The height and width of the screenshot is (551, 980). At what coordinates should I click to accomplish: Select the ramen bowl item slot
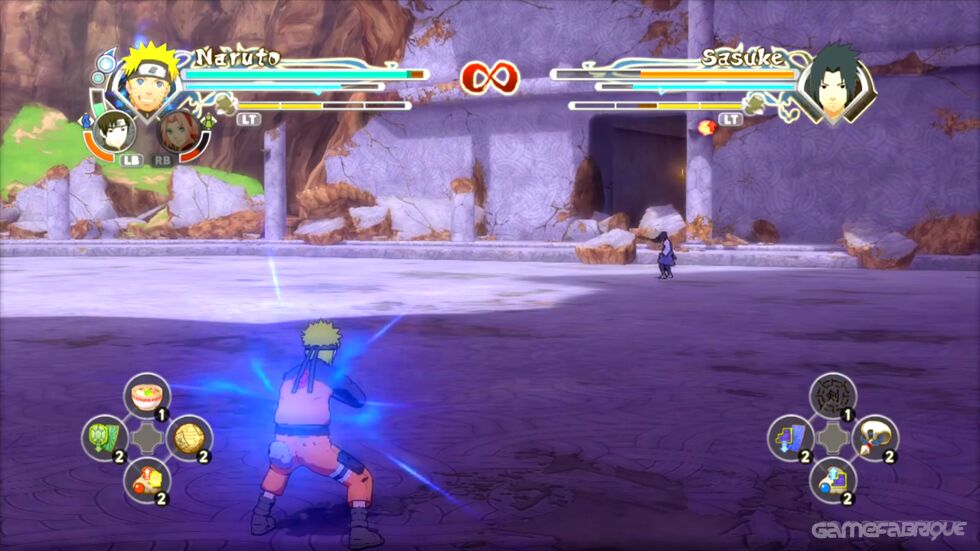[x=147, y=394]
